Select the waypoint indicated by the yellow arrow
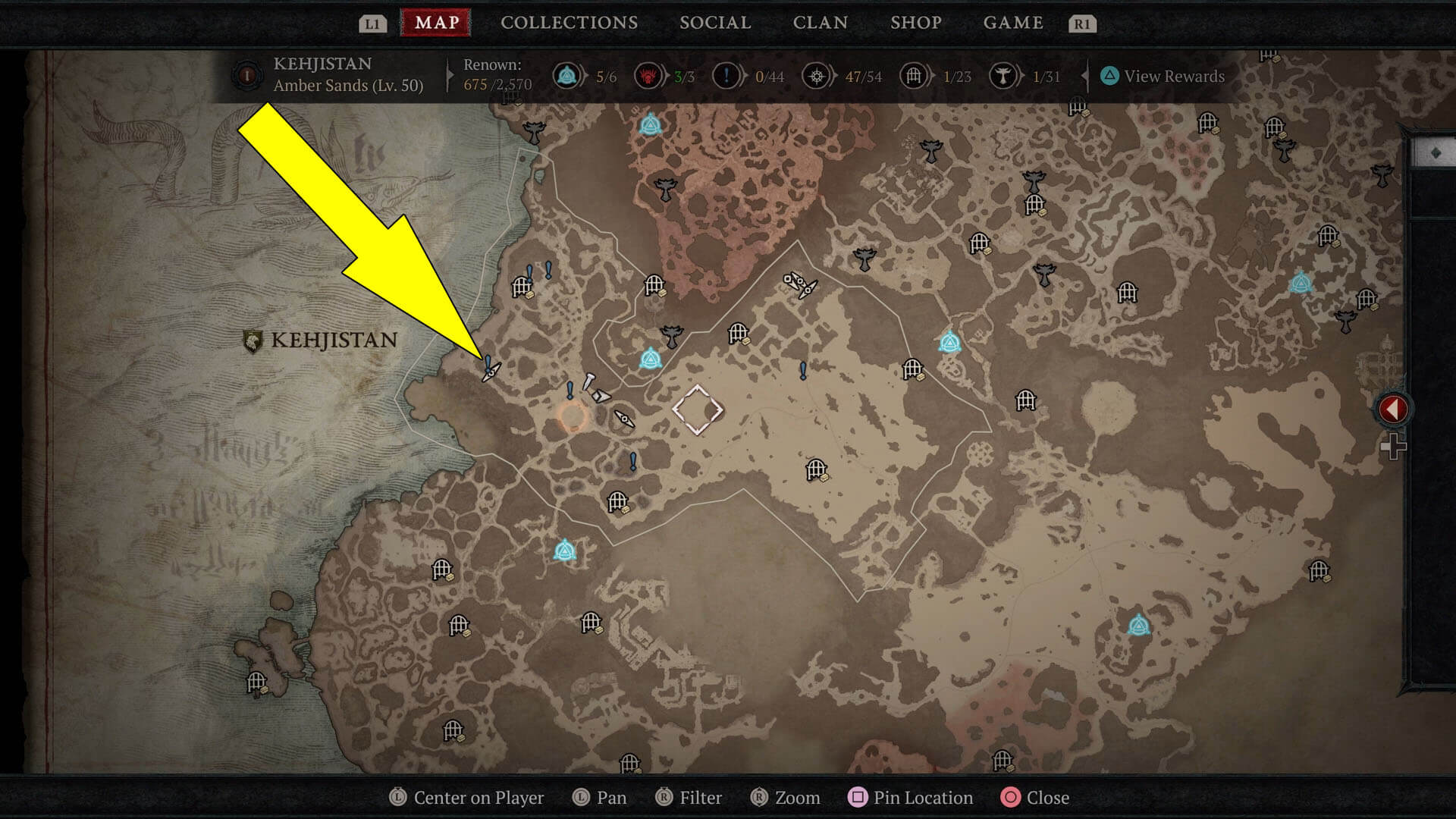Screen dimensions: 1456x819 click(489, 369)
